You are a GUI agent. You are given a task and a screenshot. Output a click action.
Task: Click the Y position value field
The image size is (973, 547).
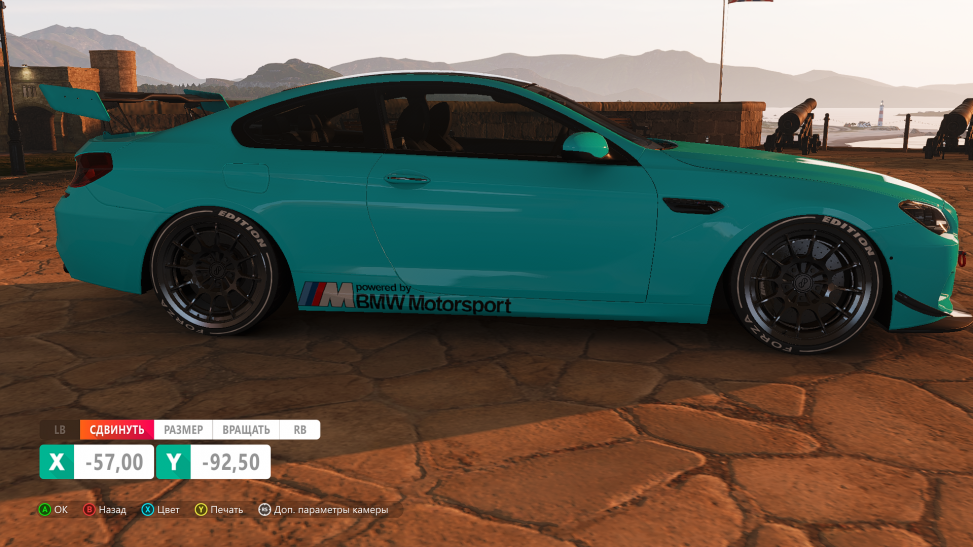click(230, 462)
